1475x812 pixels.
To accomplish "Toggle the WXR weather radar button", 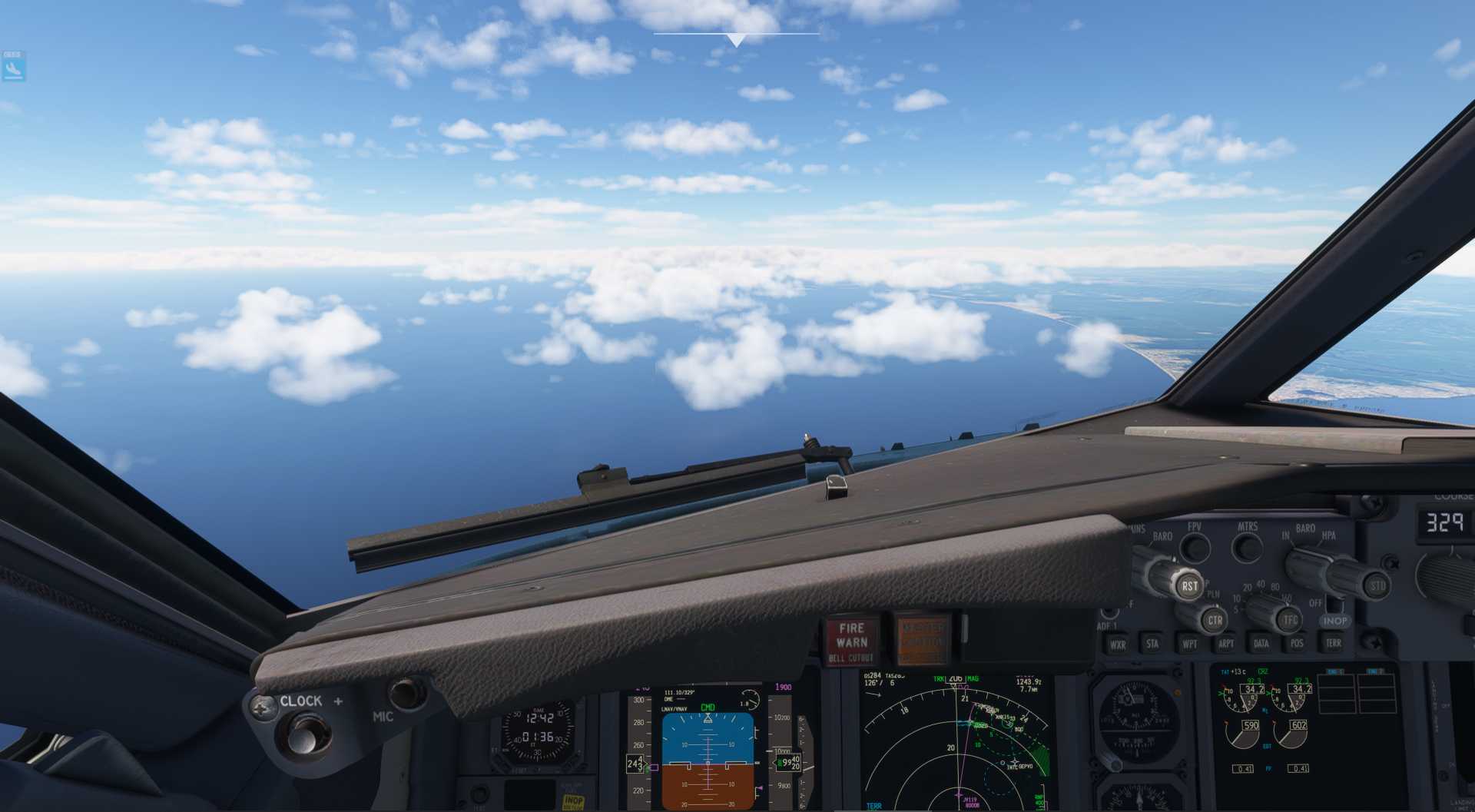I will (1118, 645).
